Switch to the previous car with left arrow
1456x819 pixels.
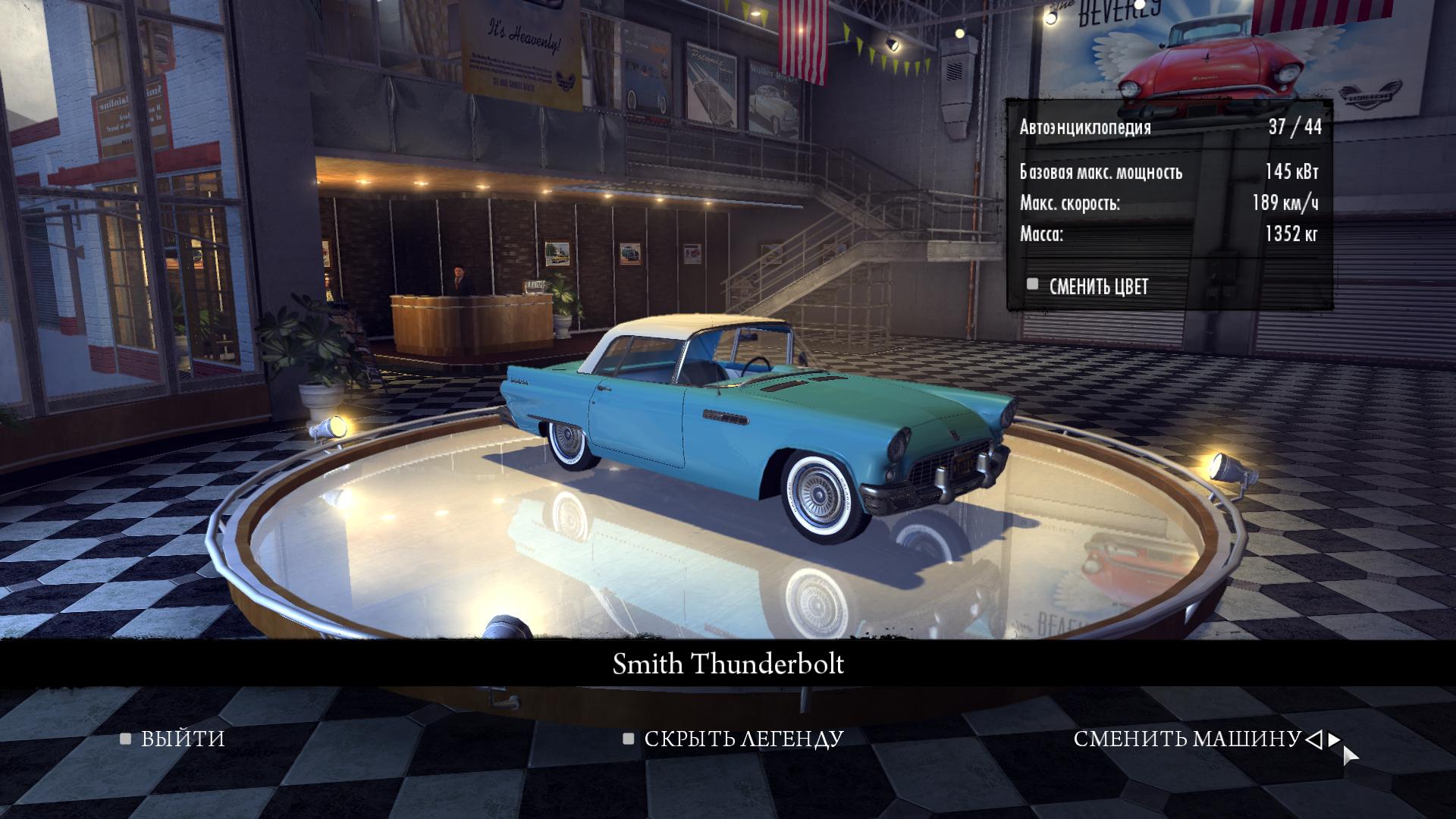coord(1314,739)
